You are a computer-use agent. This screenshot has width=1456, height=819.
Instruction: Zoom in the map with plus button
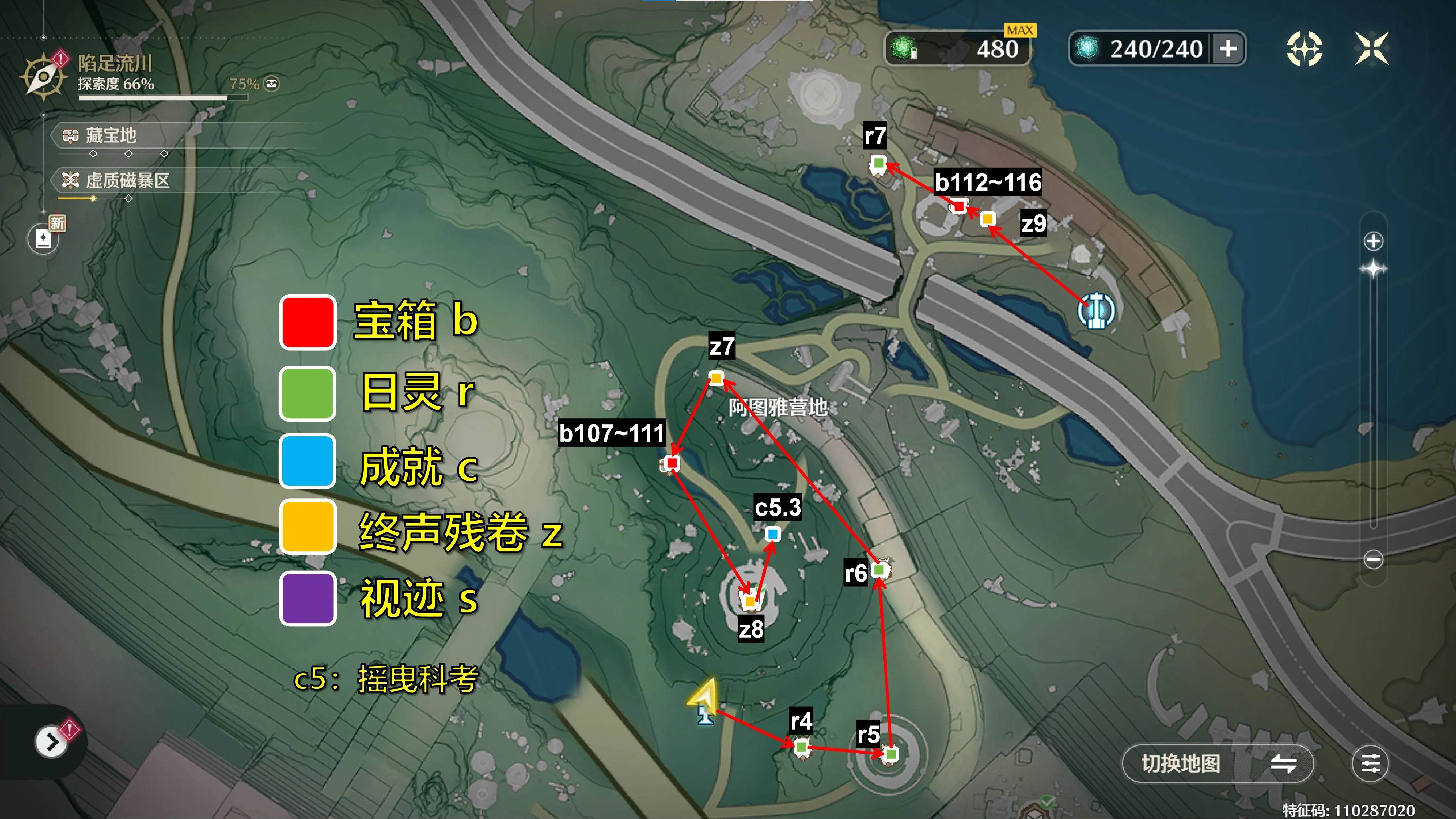[1374, 241]
